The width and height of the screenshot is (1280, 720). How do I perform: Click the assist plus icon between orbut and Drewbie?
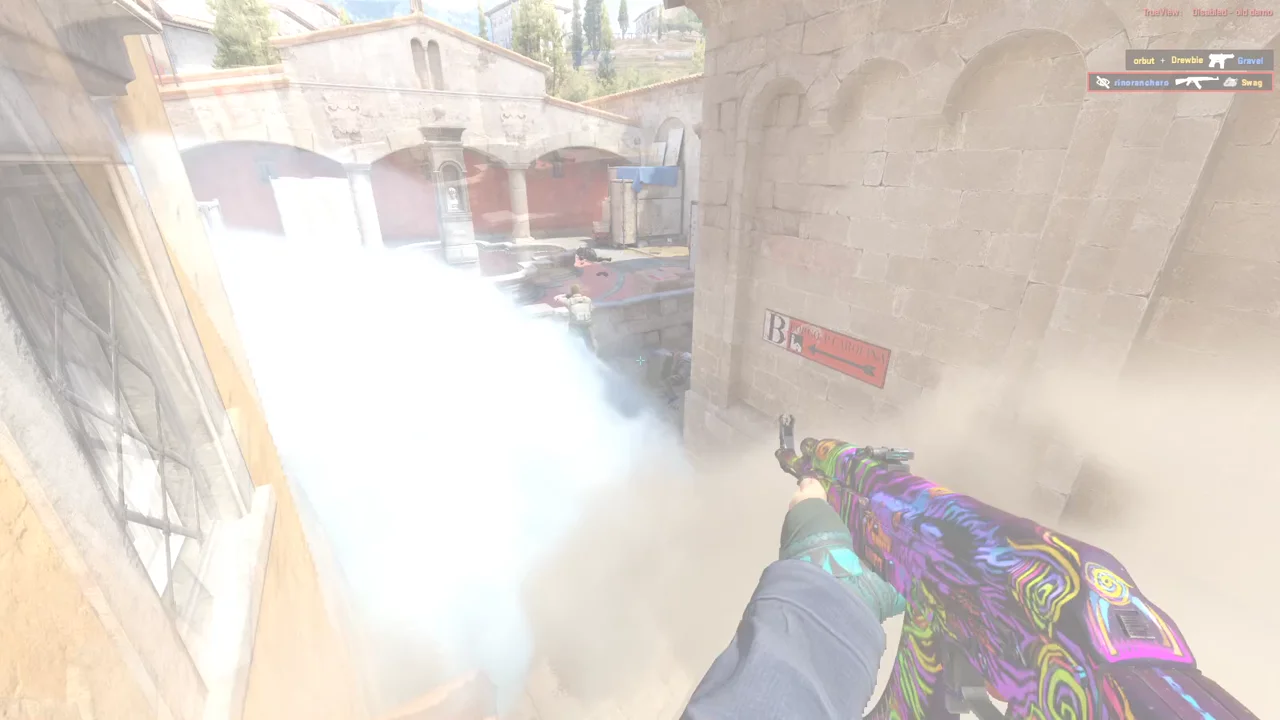tap(1162, 60)
